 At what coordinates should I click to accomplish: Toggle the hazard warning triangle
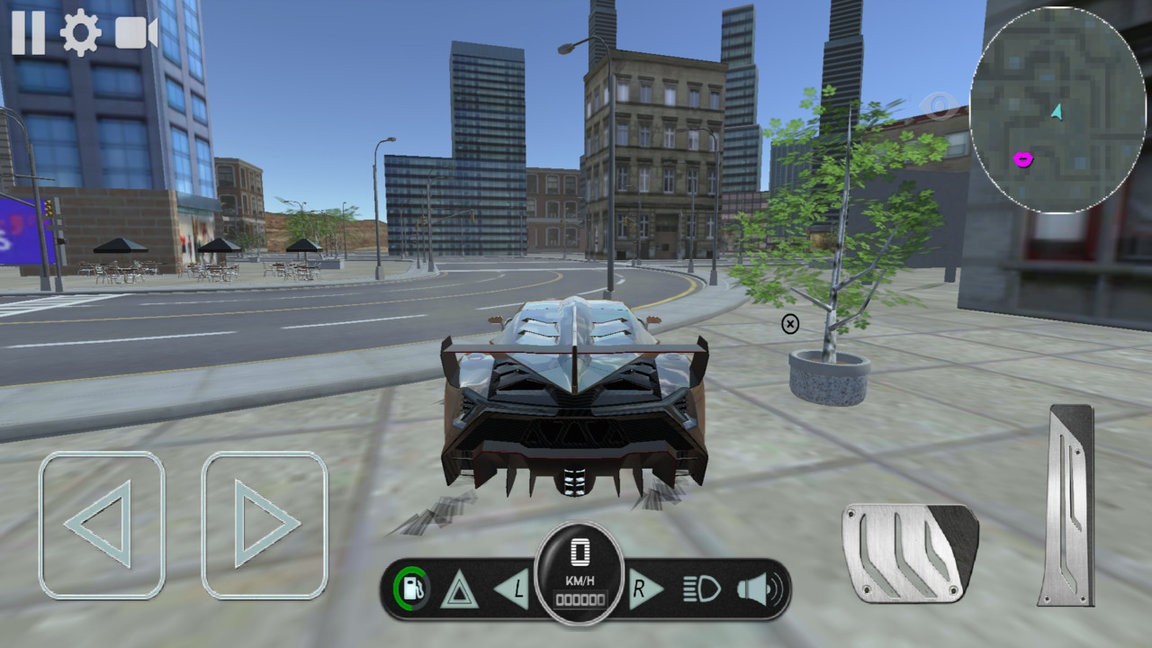(459, 589)
